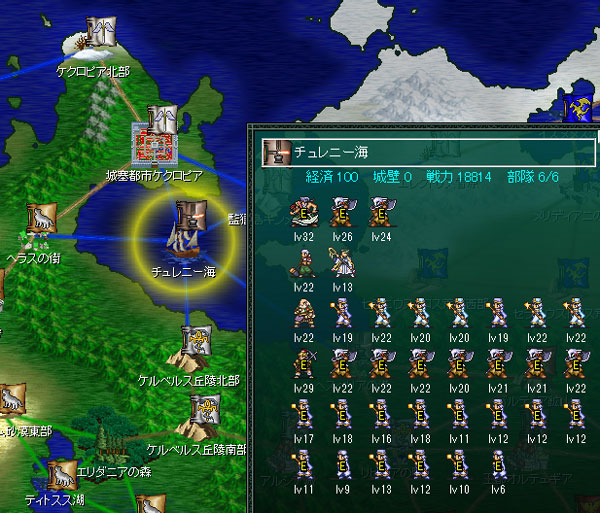Choose the lv29 axe unit
This screenshot has height=513, width=600.
(x=302, y=364)
